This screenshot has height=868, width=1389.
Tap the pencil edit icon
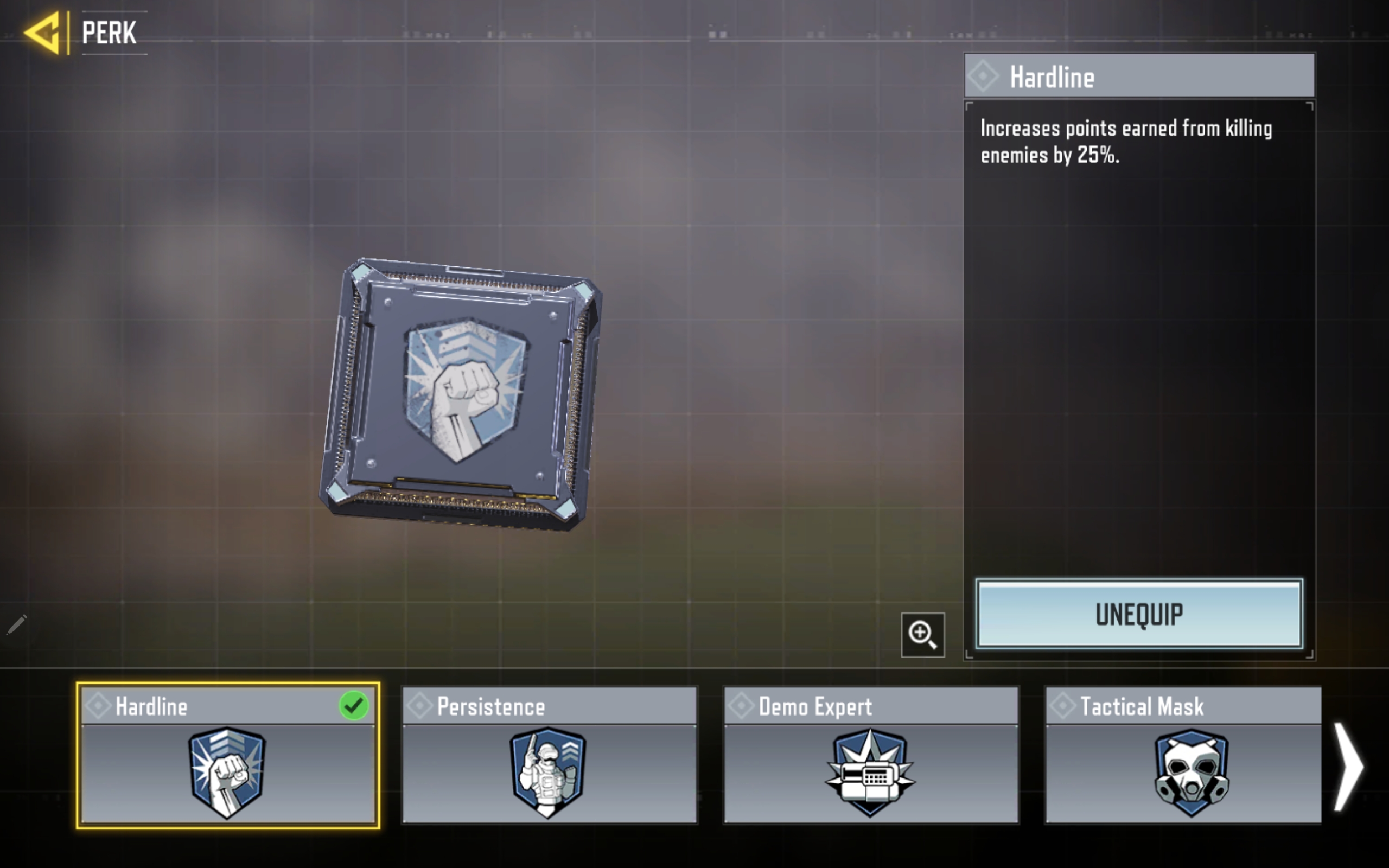click(17, 624)
